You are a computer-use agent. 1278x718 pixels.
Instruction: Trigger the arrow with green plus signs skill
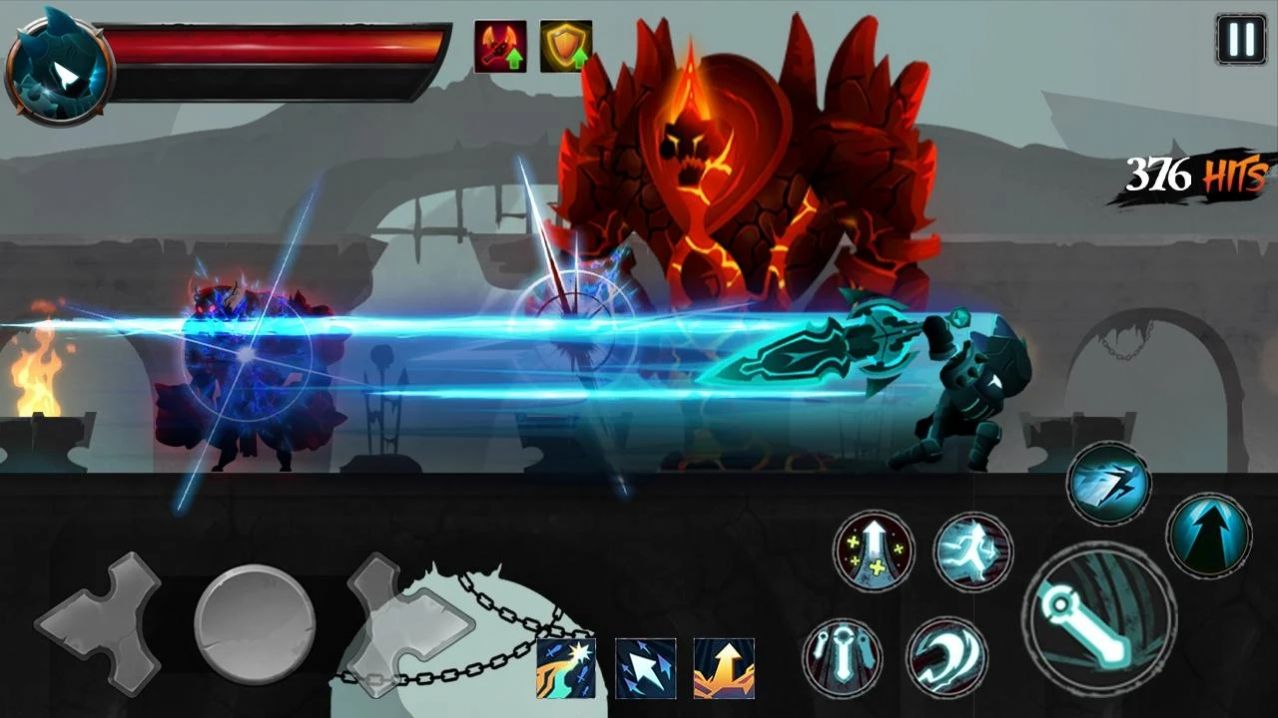[873, 551]
